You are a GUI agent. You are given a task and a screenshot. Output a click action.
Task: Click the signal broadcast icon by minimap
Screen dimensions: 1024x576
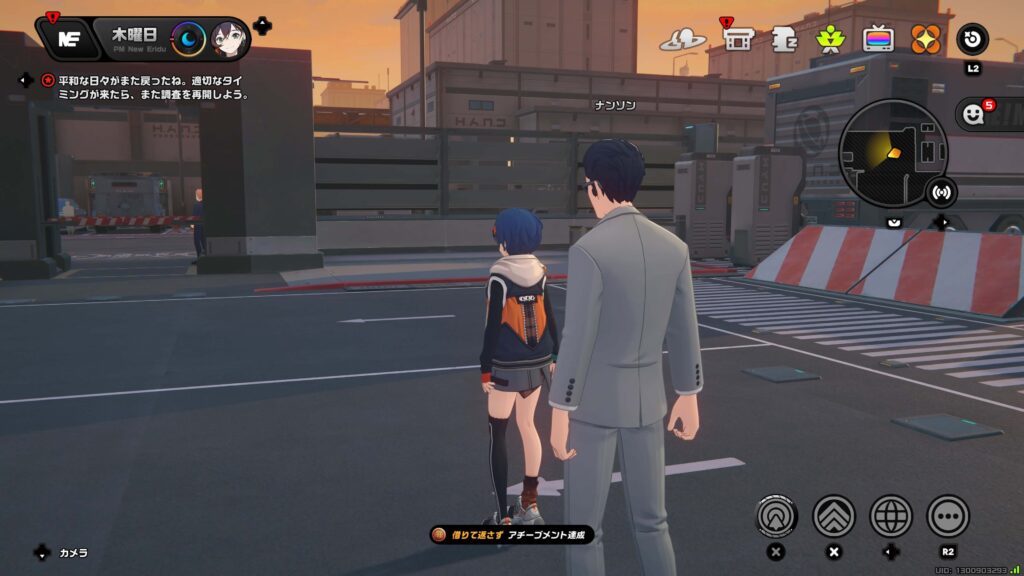[940, 190]
